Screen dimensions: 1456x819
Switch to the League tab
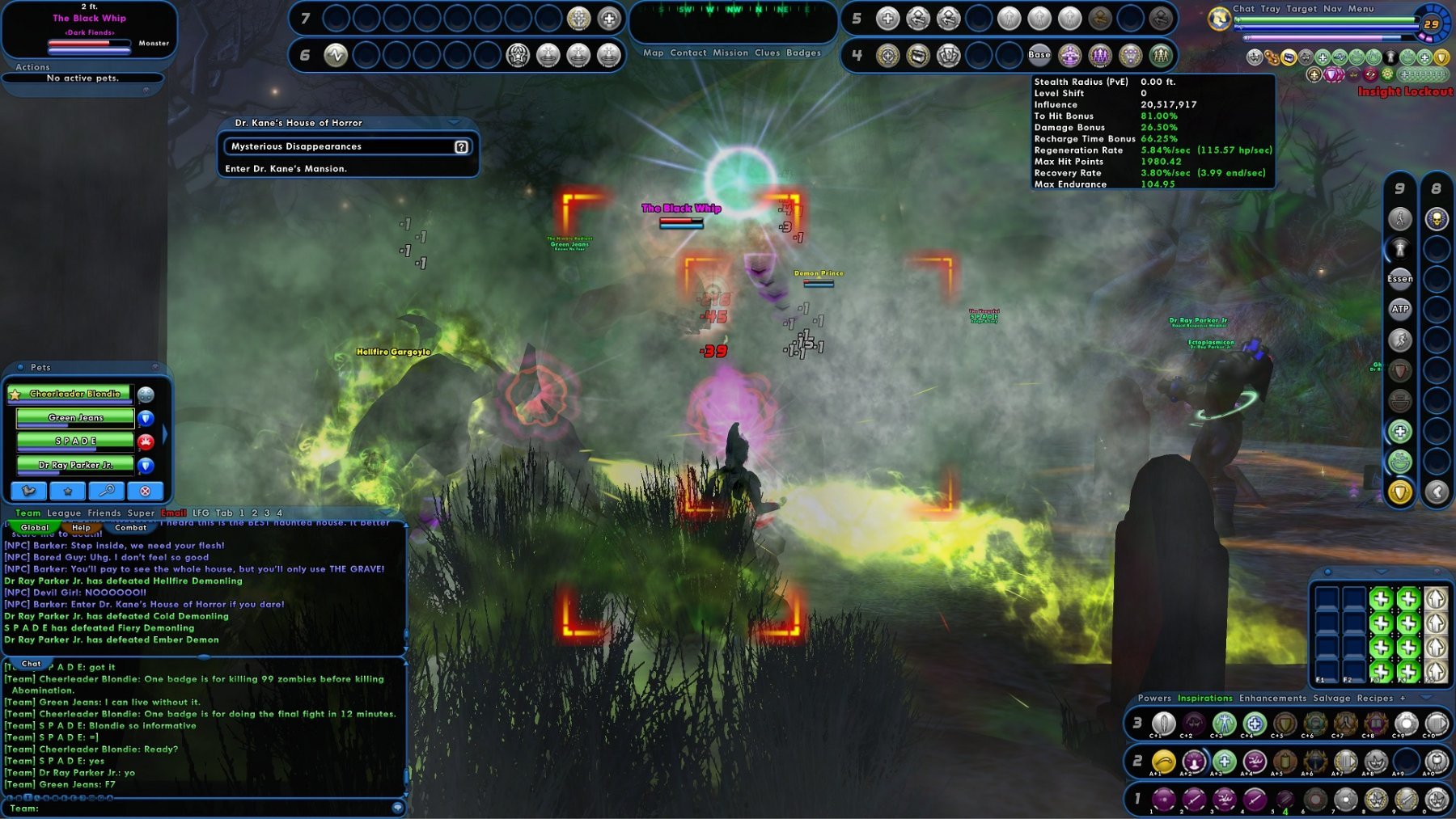tap(64, 513)
